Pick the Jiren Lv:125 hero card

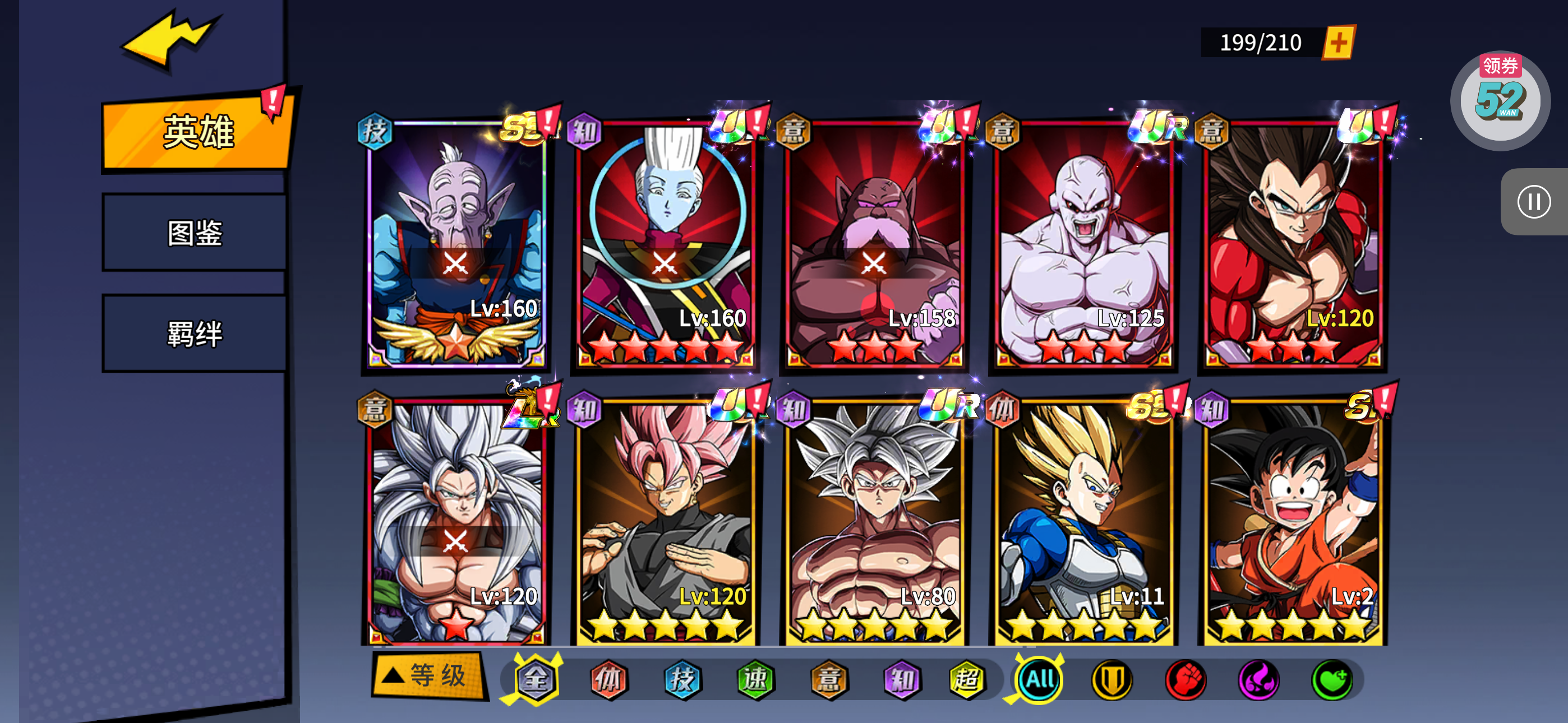[1083, 243]
